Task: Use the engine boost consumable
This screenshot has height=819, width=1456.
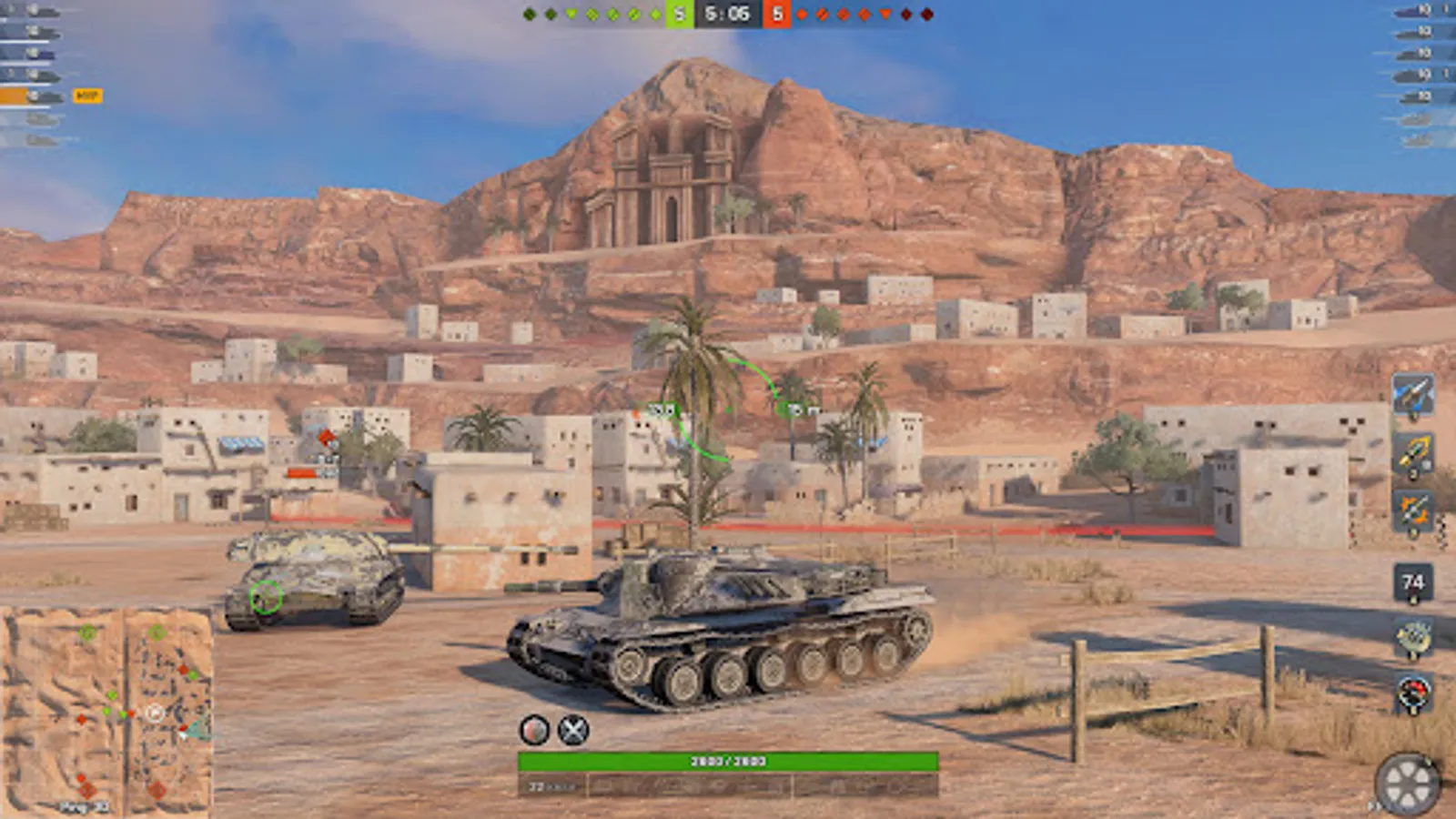Action: tap(1411, 452)
